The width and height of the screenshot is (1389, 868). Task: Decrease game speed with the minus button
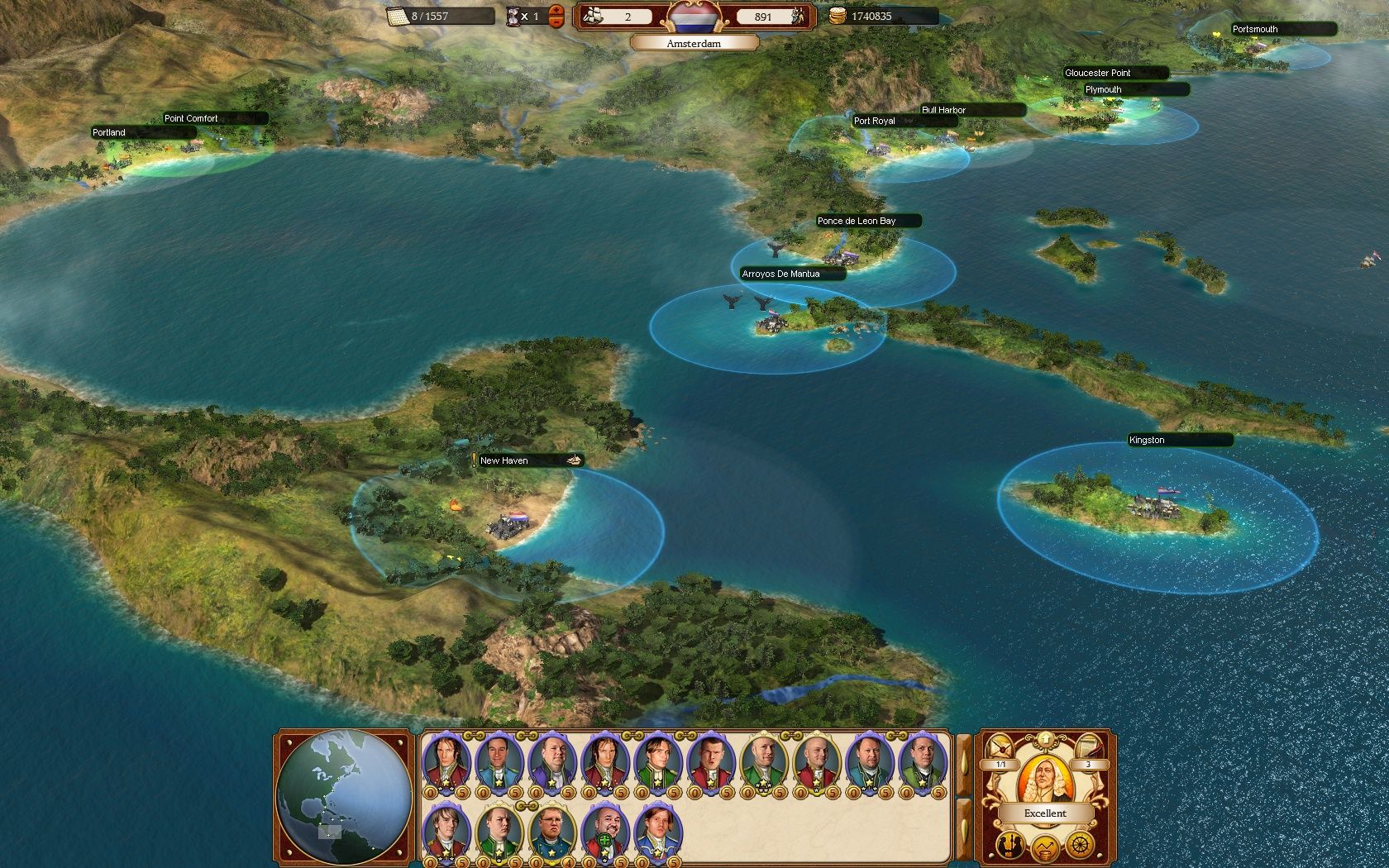click(555, 21)
